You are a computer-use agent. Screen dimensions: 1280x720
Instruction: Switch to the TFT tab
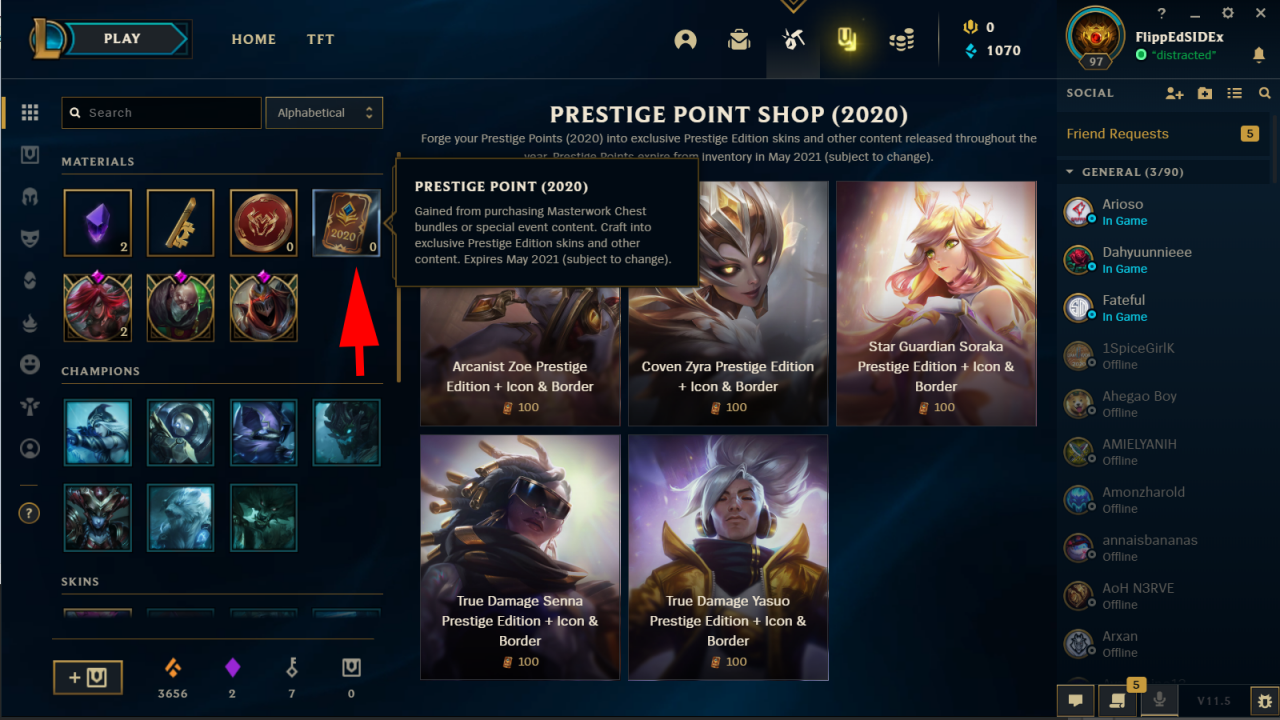pyautogui.click(x=320, y=39)
